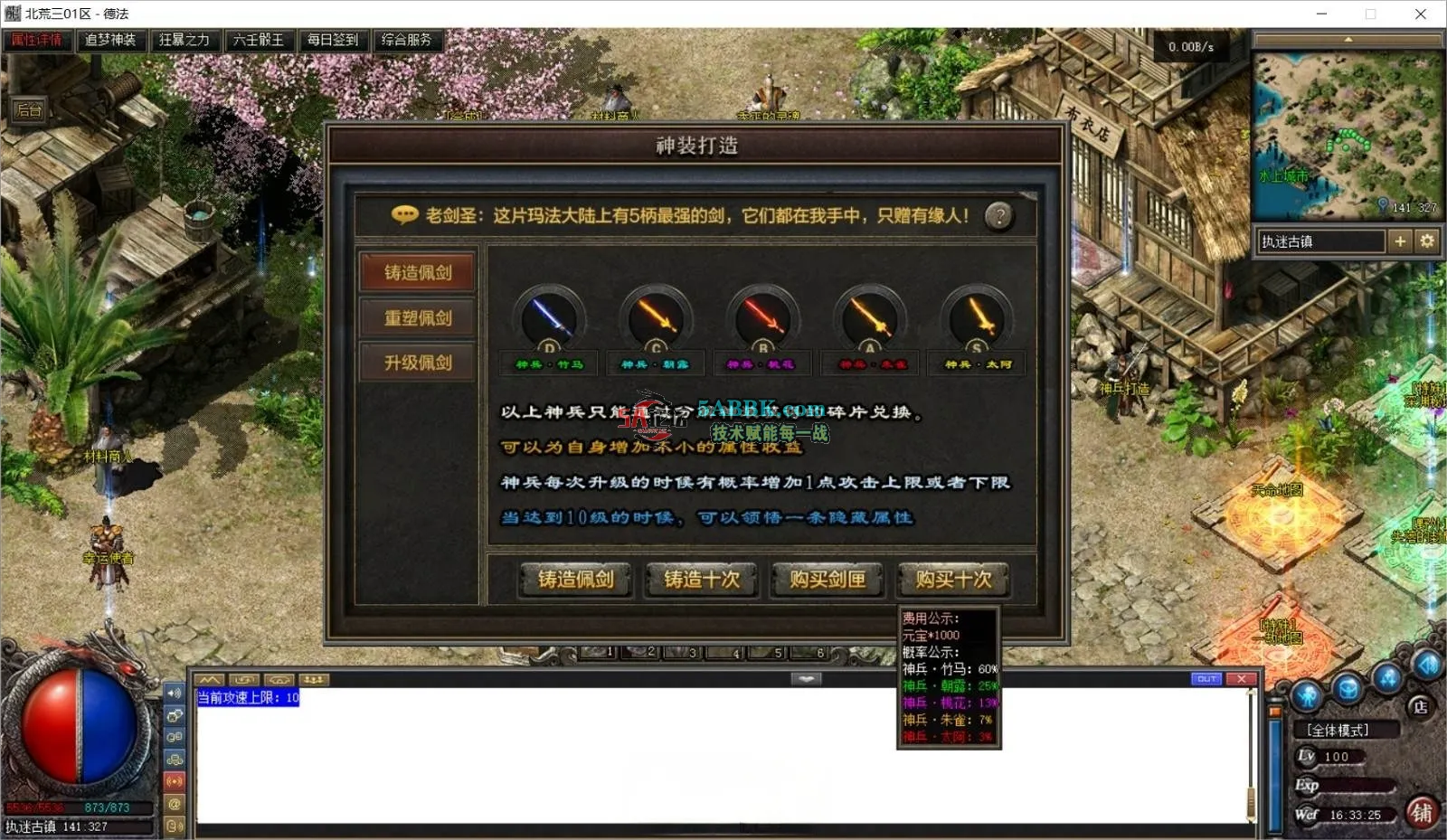Switch to the 重塑佩剑 tab

416,318
